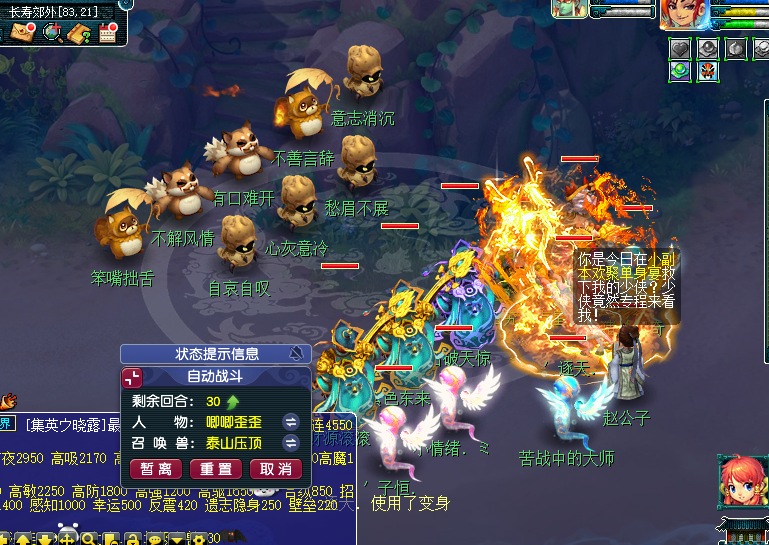
Task: Open the world map globe icon
Action: click(x=52, y=32)
